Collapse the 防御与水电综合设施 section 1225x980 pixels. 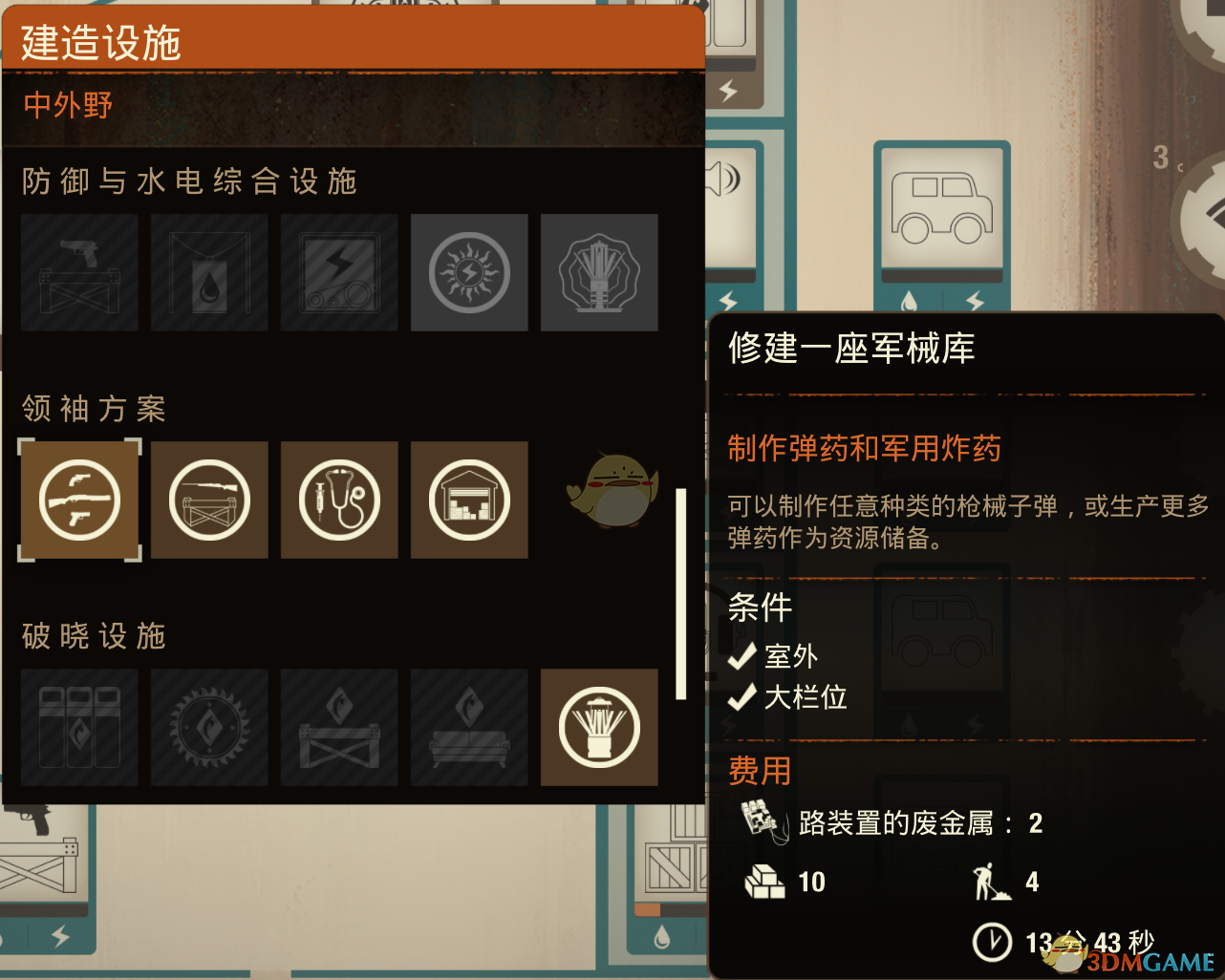[x=187, y=181]
